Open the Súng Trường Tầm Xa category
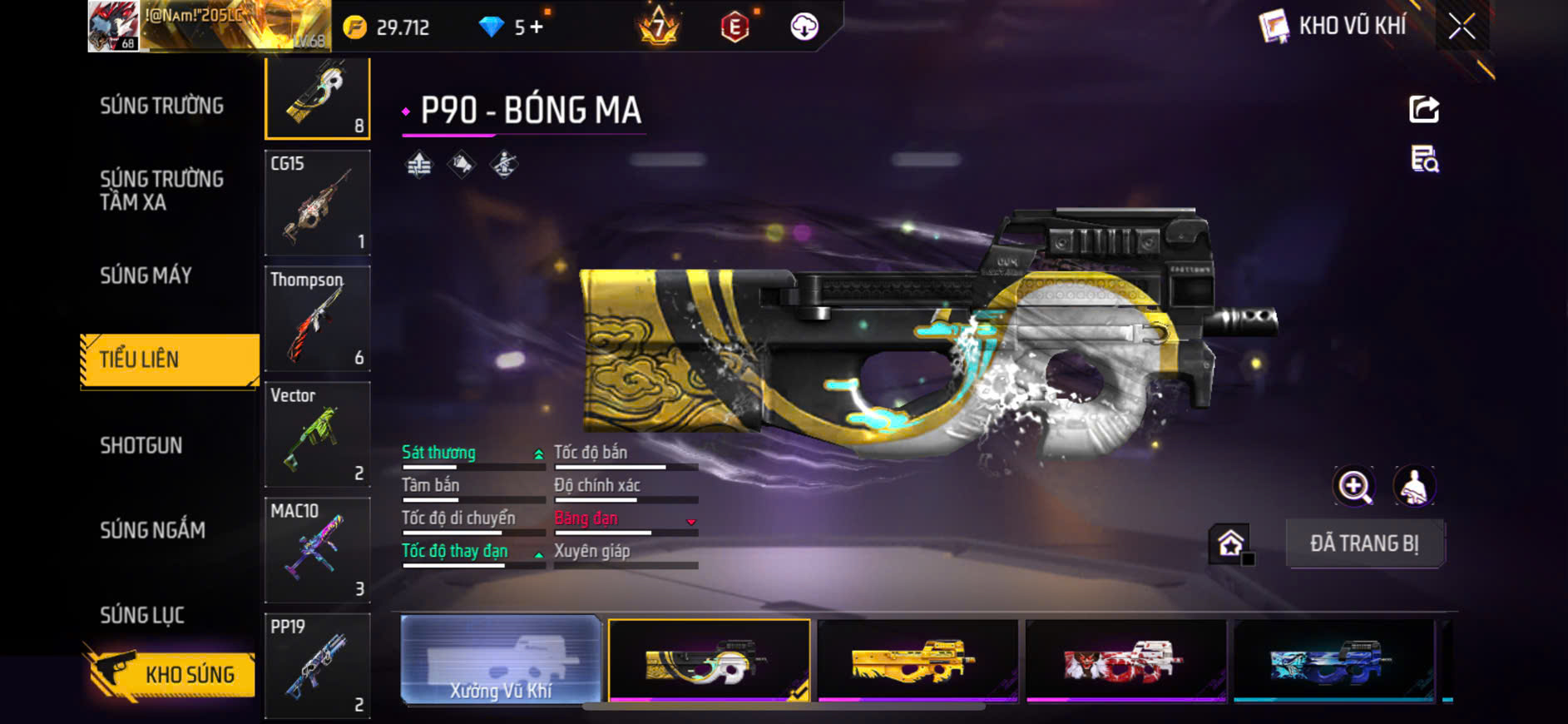The width and height of the screenshot is (1568, 724). 162,191
